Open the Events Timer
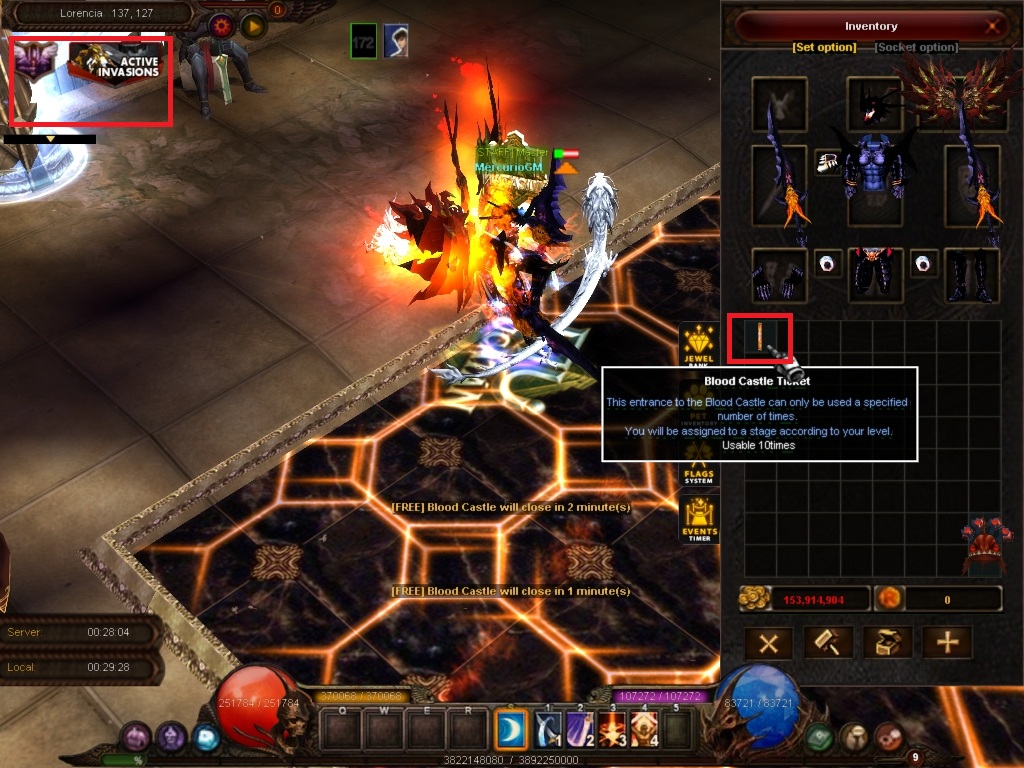The width and height of the screenshot is (1024, 768). [699, 522]
